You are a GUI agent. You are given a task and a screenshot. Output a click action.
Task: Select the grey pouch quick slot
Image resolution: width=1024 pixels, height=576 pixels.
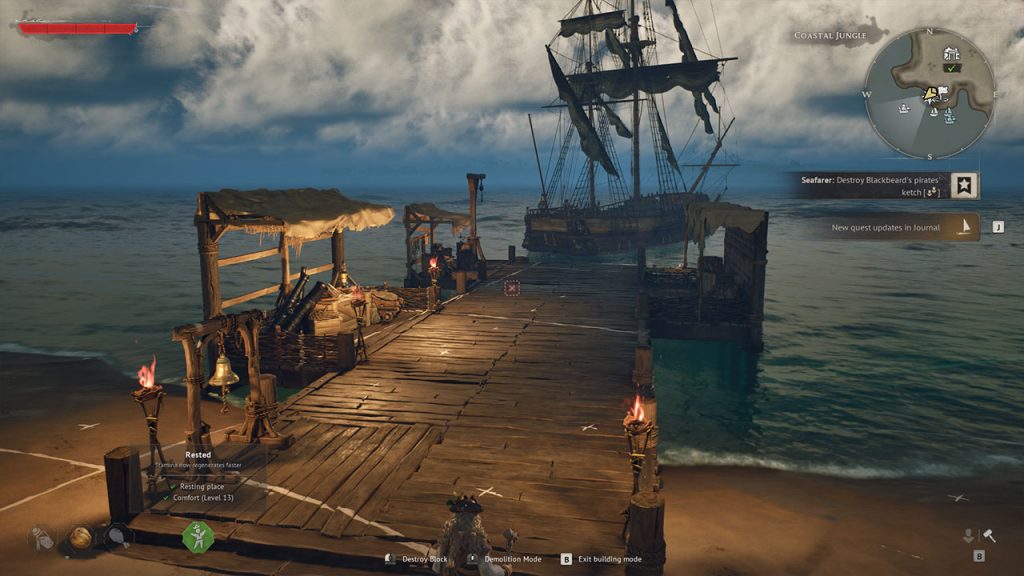pyautogui.click(x=117, y=538)
